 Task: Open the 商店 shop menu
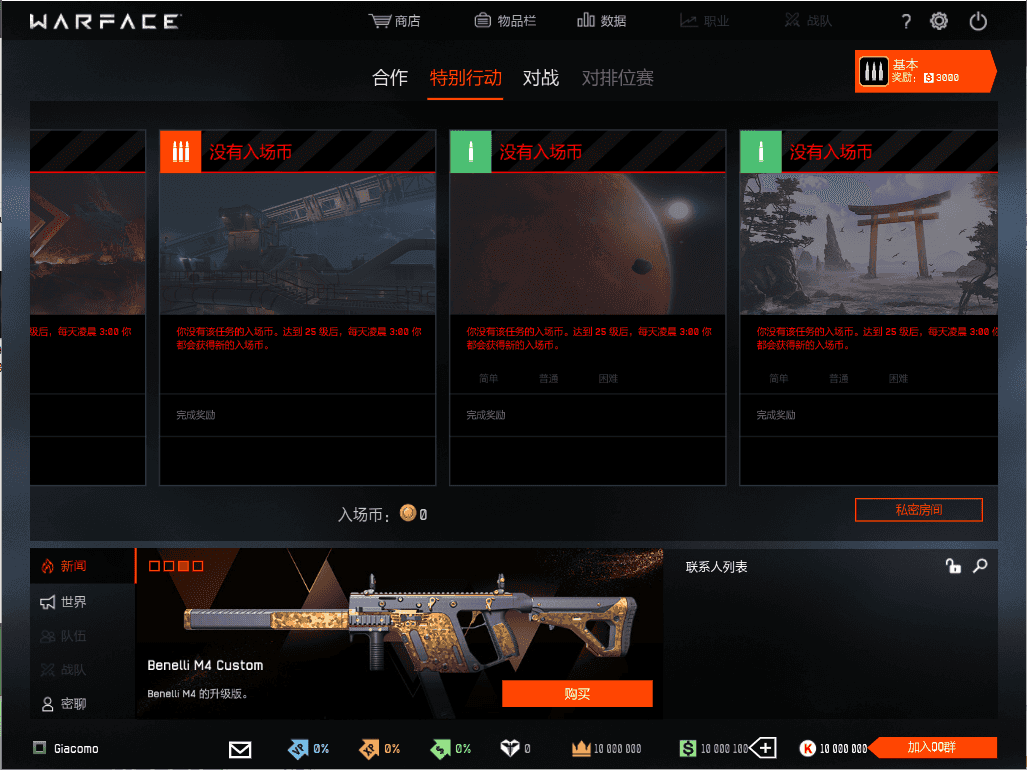point(395,21)
